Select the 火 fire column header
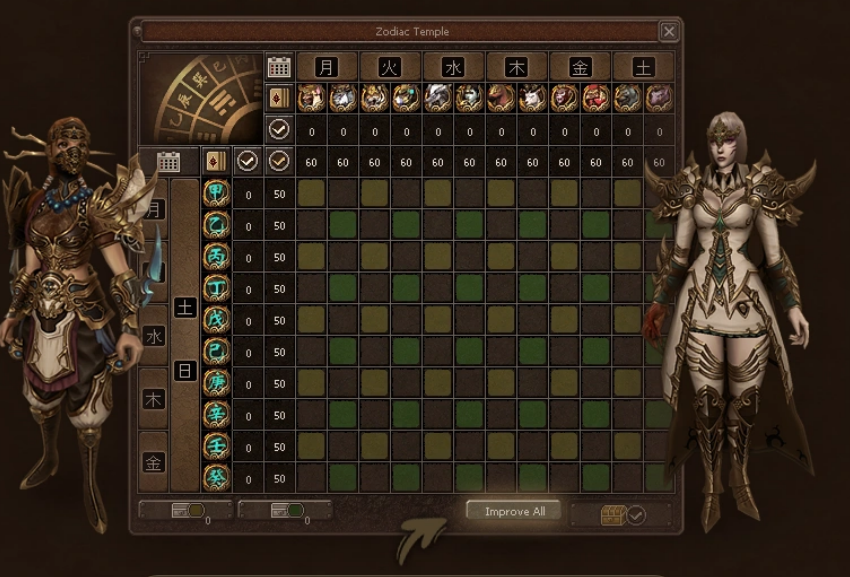This screenshot has height=577, width=850. (390, 67)
